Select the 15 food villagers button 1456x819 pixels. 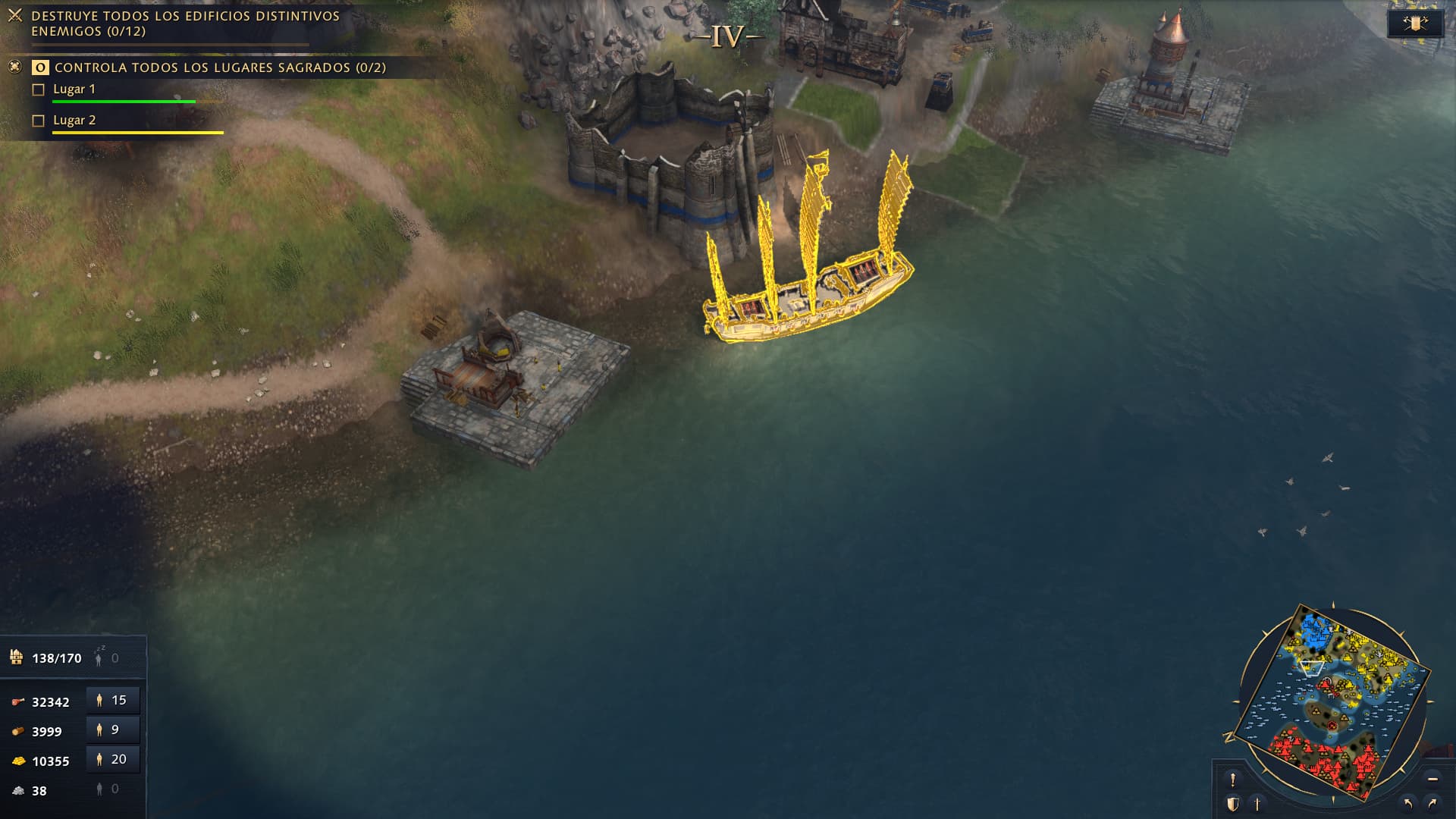tap(112, 700)
